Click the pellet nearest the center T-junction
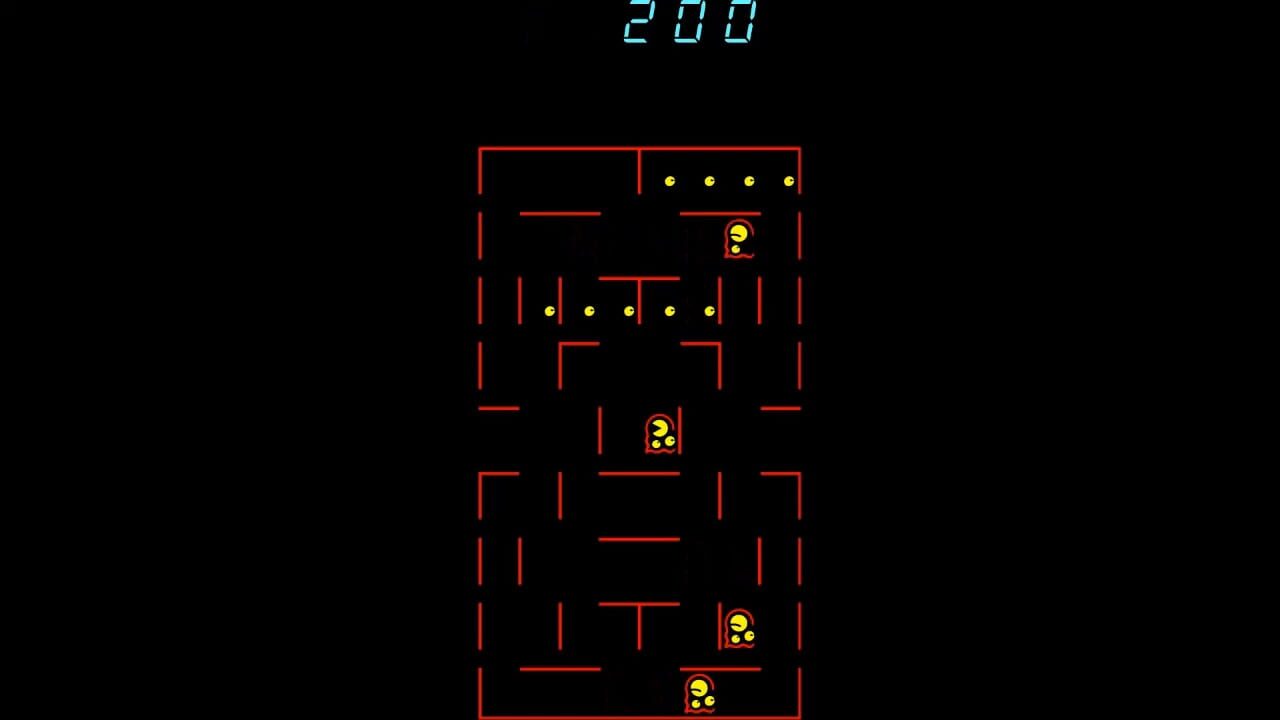Image resolution: width=1280 pixels, height=720 pixels. [x=628, y=310]
